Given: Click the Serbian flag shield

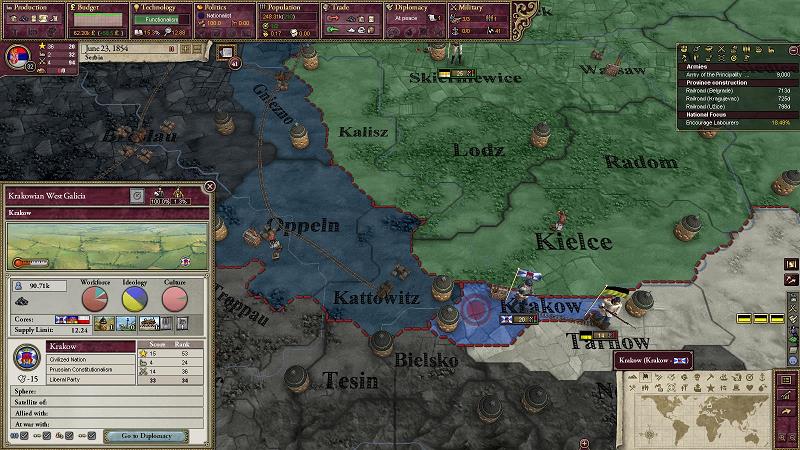Looking at the screenshot, I should 15,55.
